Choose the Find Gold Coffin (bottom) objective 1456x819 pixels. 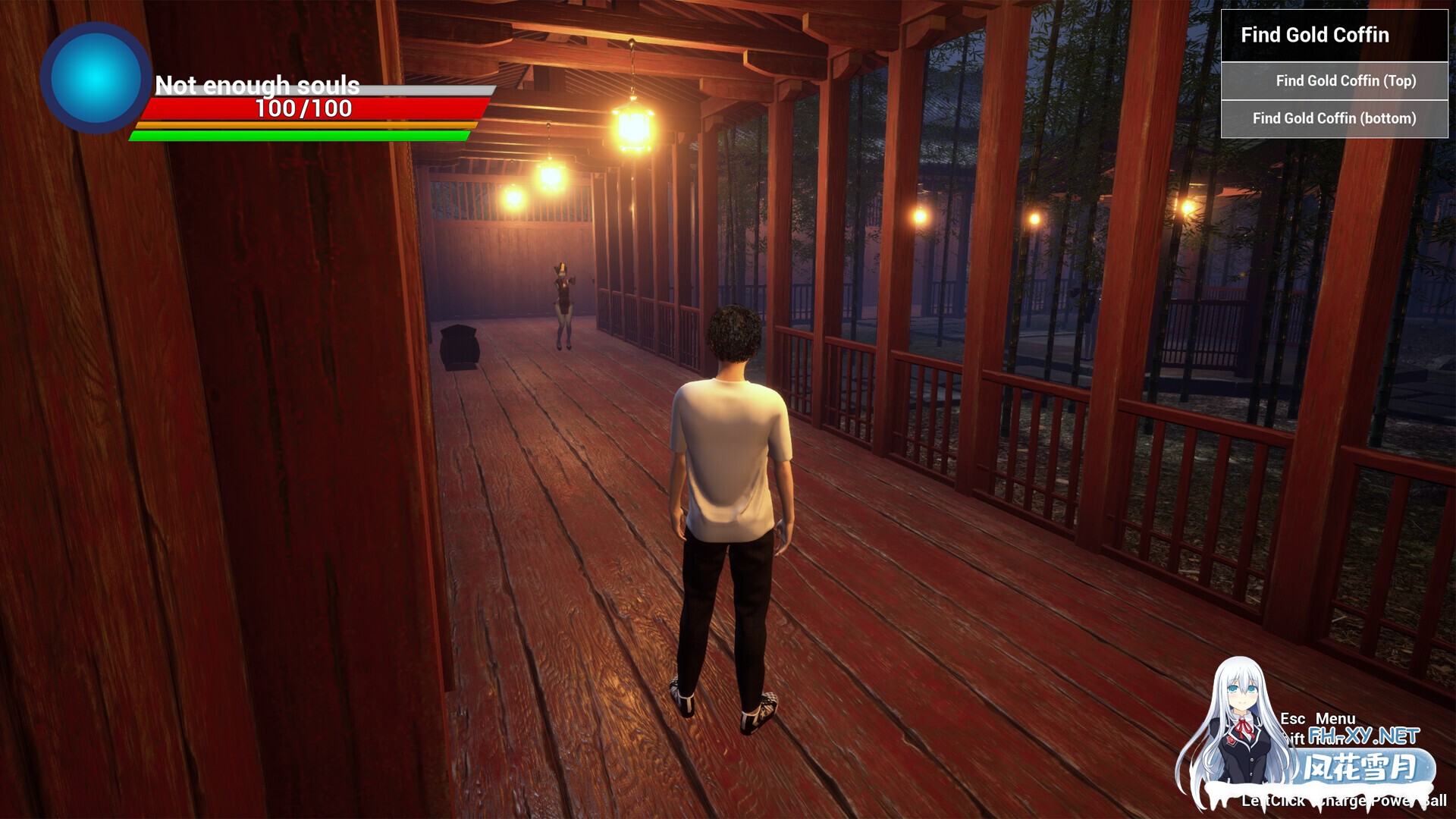[x=1334, y=118]
